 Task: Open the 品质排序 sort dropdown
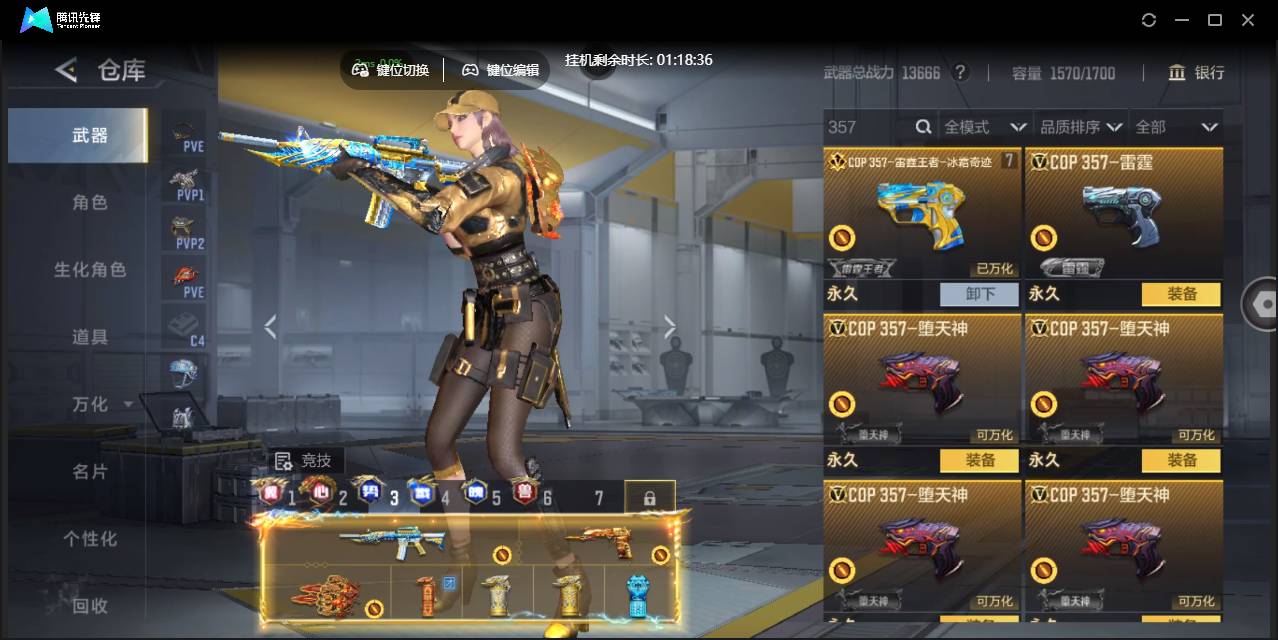point(1081,127)
